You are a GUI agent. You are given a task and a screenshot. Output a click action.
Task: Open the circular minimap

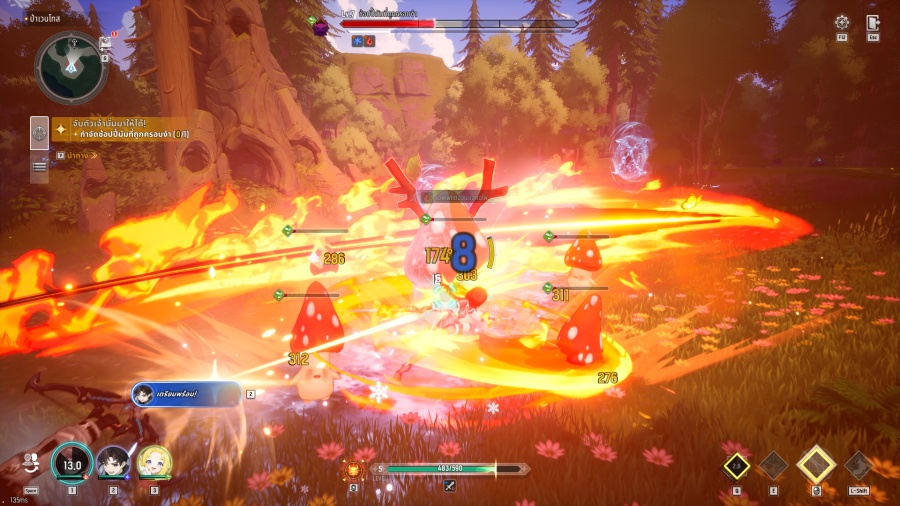click(x=71, y=65)
